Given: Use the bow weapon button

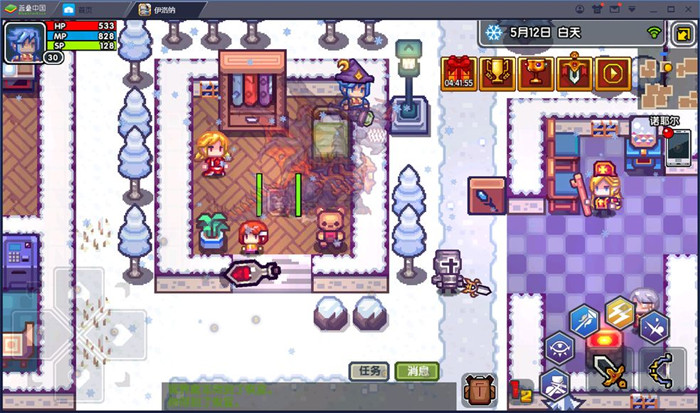Looking at the screenshot, I should coord(659,371).
